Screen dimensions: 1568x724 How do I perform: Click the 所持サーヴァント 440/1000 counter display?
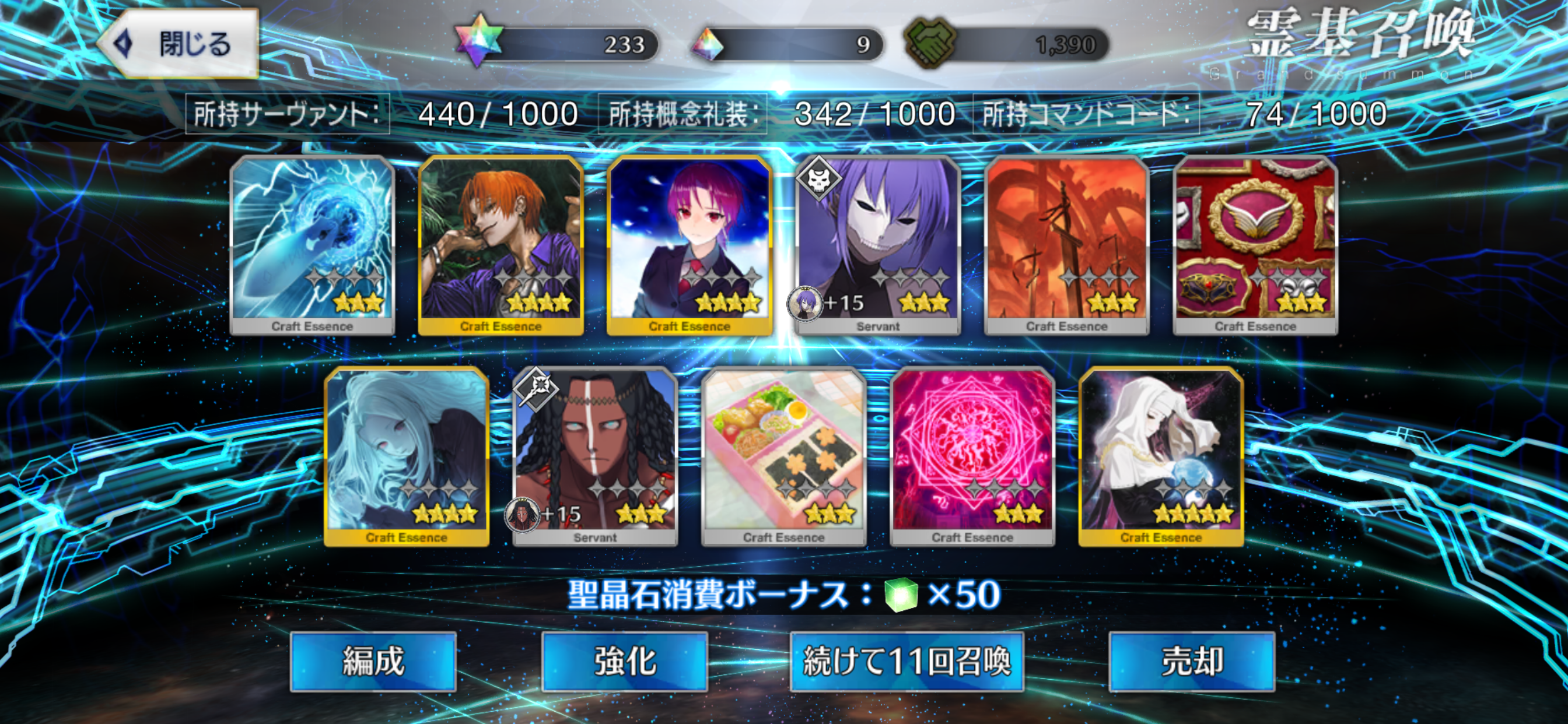point(383,113)
